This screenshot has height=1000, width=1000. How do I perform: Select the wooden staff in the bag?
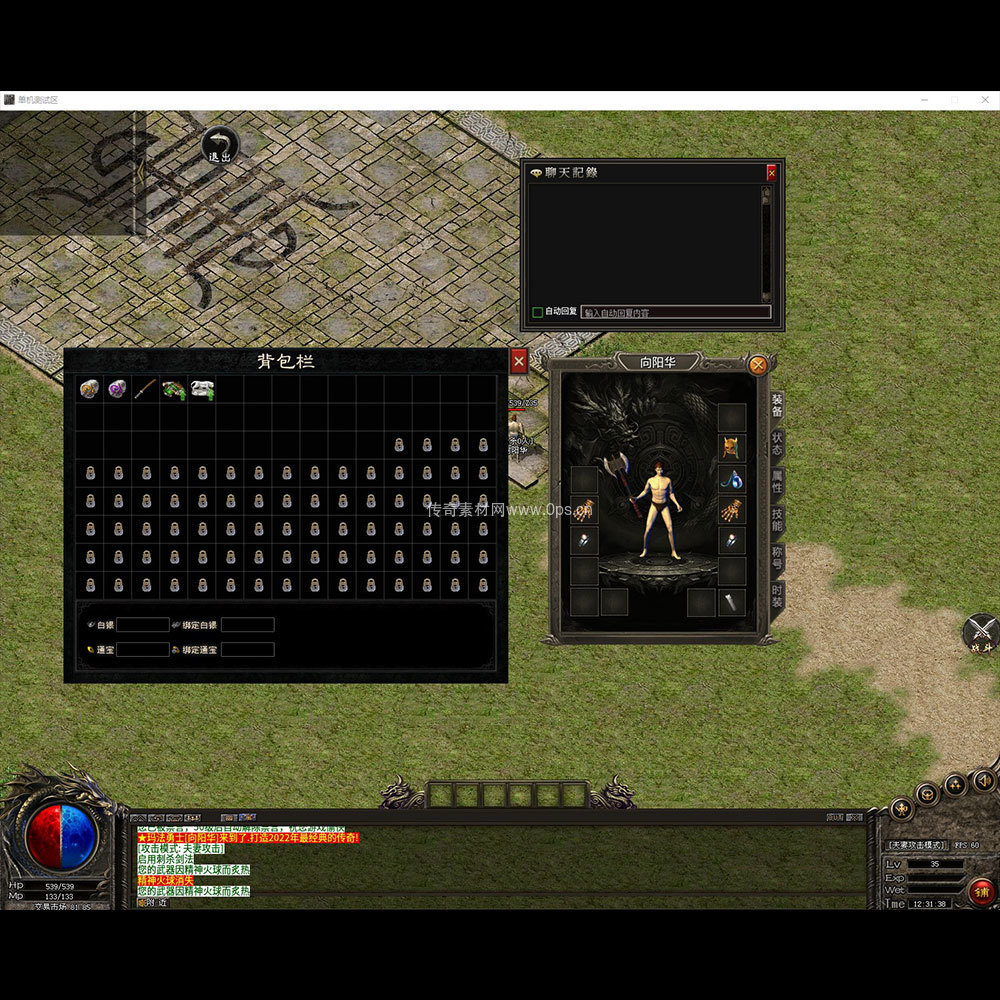[x=146, y=389]
